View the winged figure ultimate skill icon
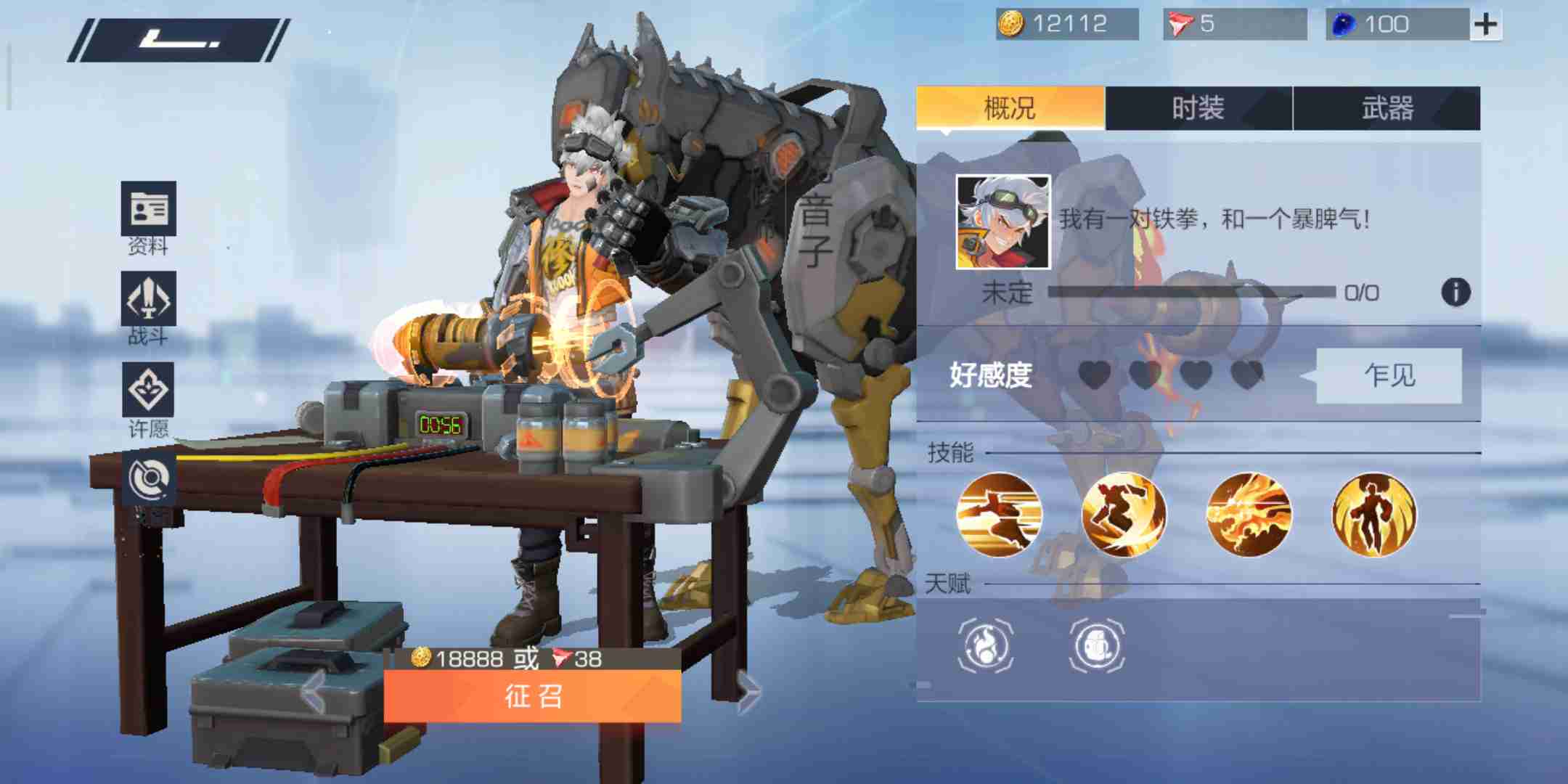The image size is (1568, 784). pyautogui.click(x=1373, y=515)
